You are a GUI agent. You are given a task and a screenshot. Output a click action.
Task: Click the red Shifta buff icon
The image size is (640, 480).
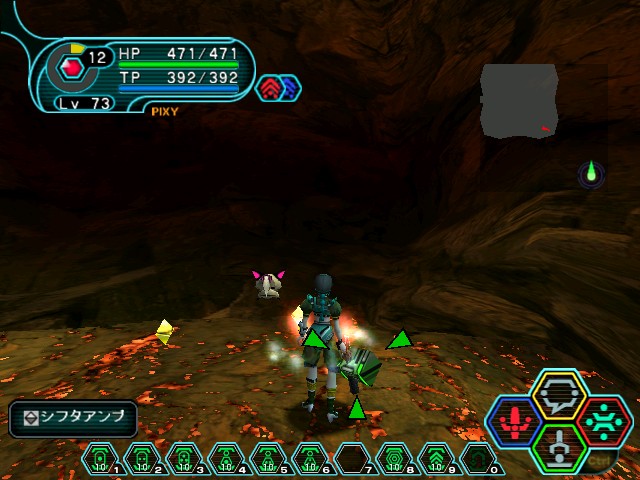click(x=270, y=88)
